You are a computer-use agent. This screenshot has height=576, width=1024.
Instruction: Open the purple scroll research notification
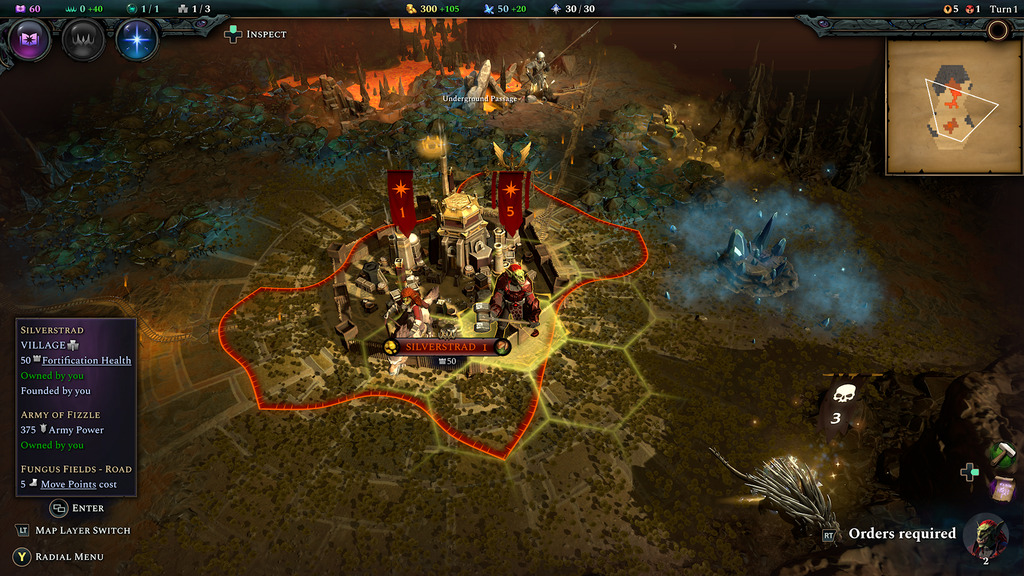[x=1003, y=489]
